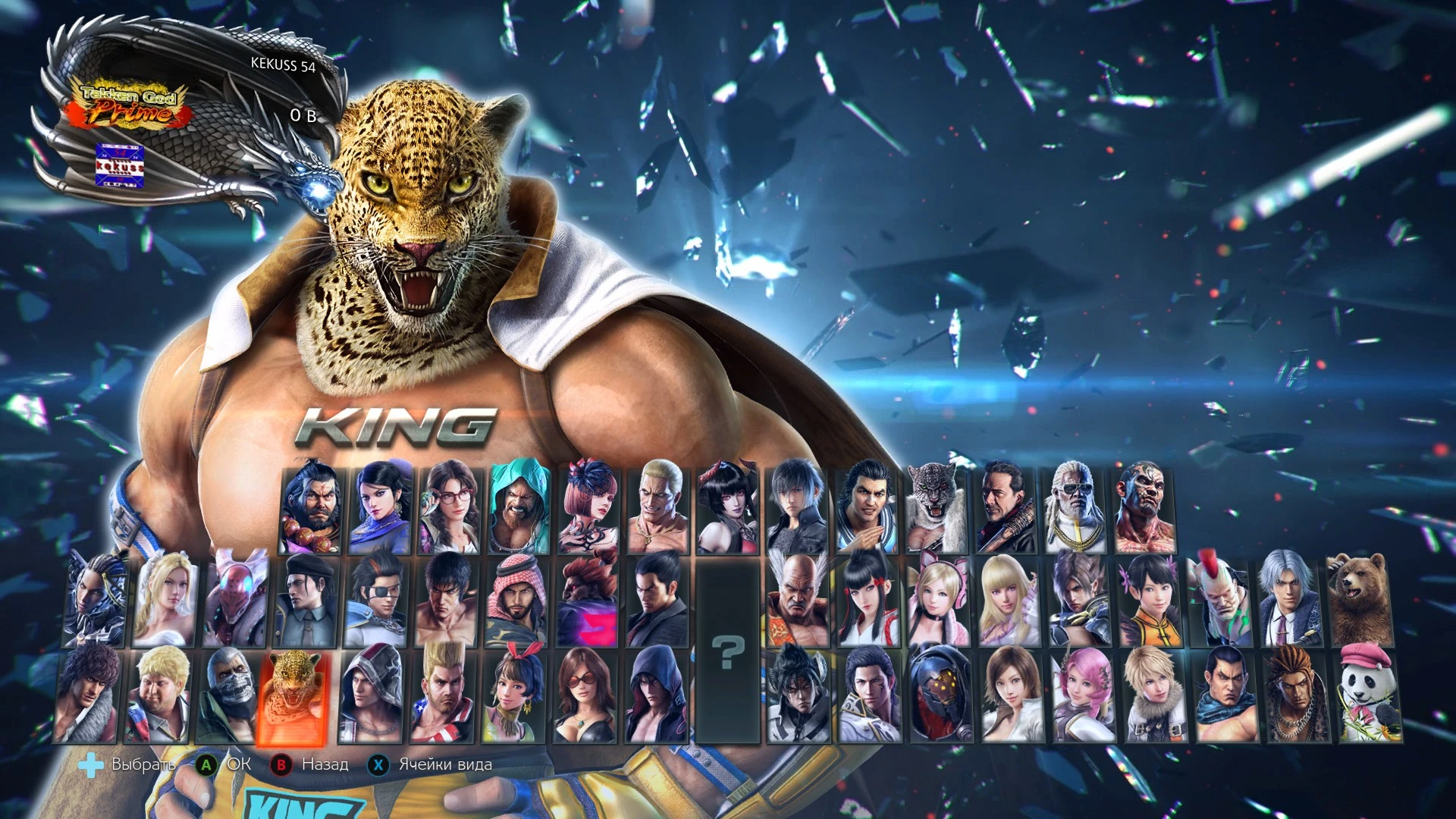
Task: Click the KEKUSS 54 player name
Action: 284,67
